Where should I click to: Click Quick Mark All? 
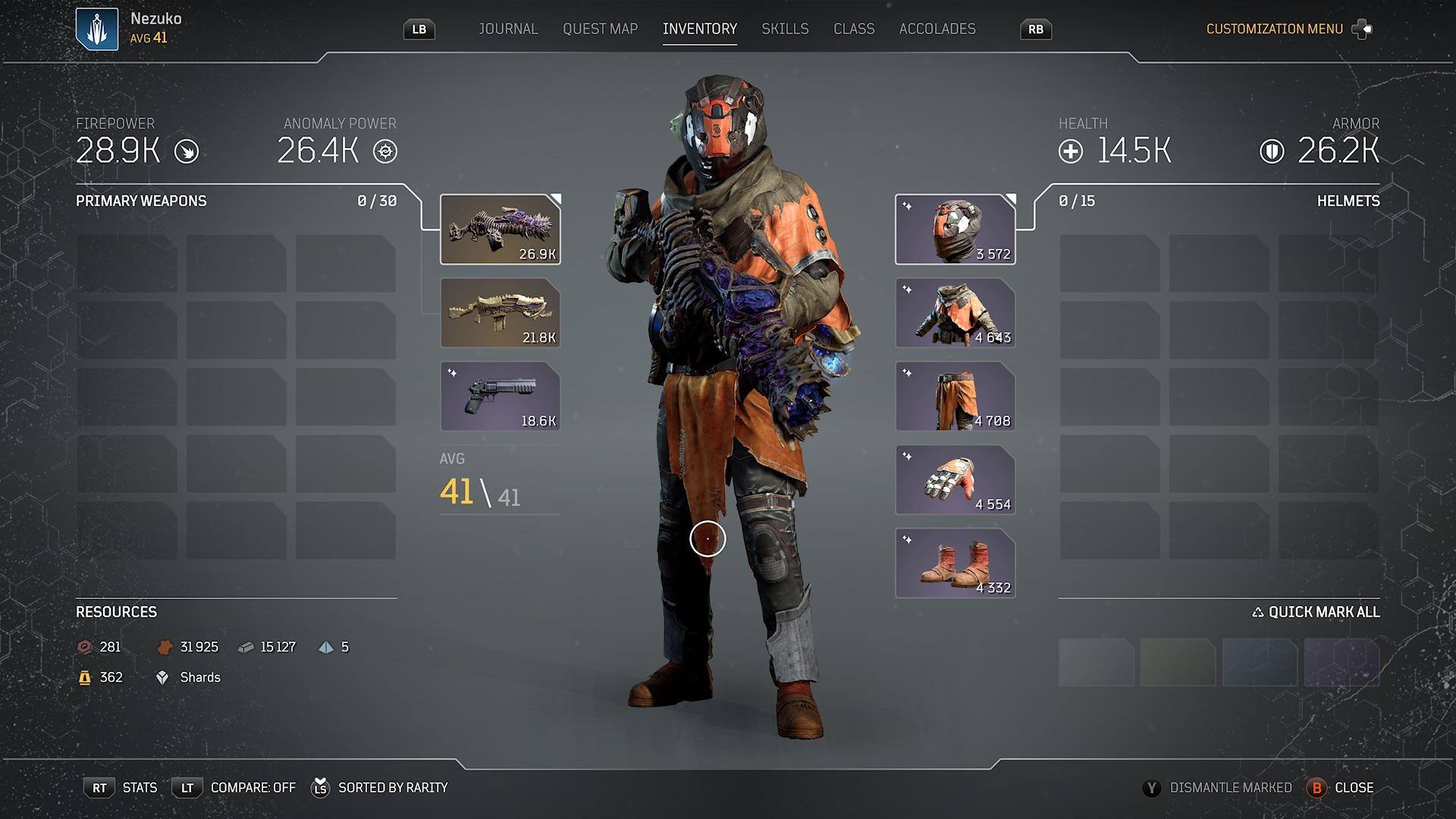(1316, 612)
